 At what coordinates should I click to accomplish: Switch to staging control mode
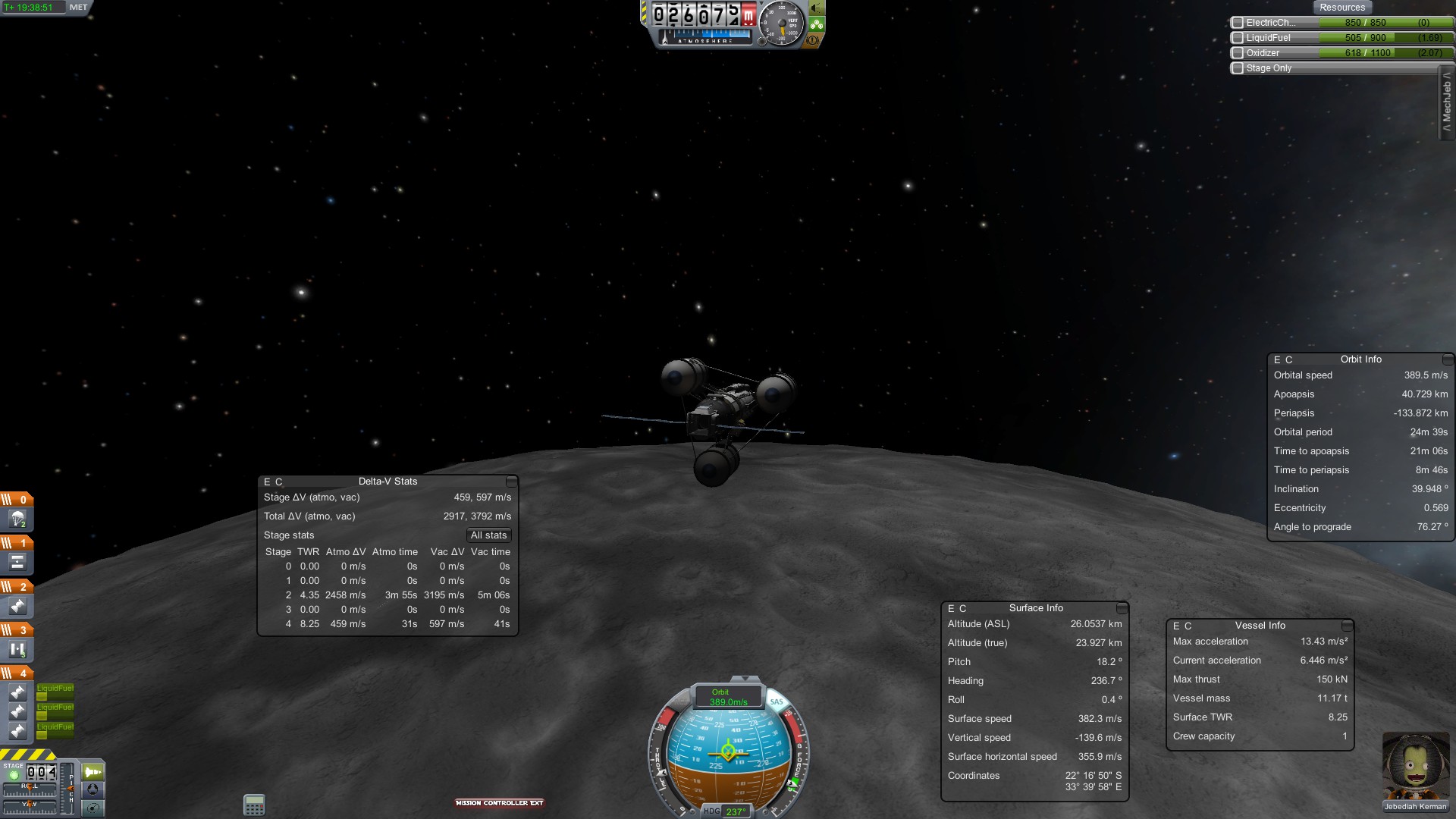pos(93,772)
